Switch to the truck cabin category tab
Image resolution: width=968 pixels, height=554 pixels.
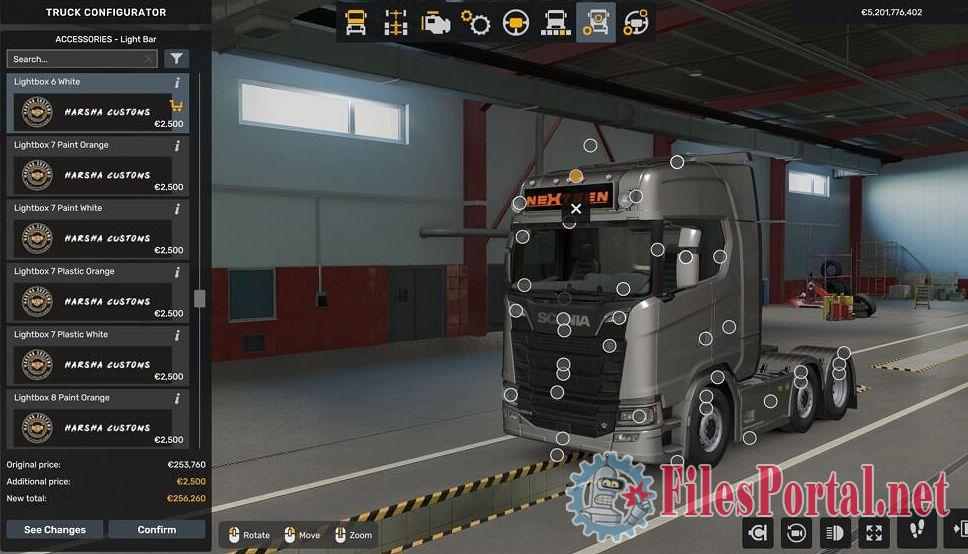356,22
